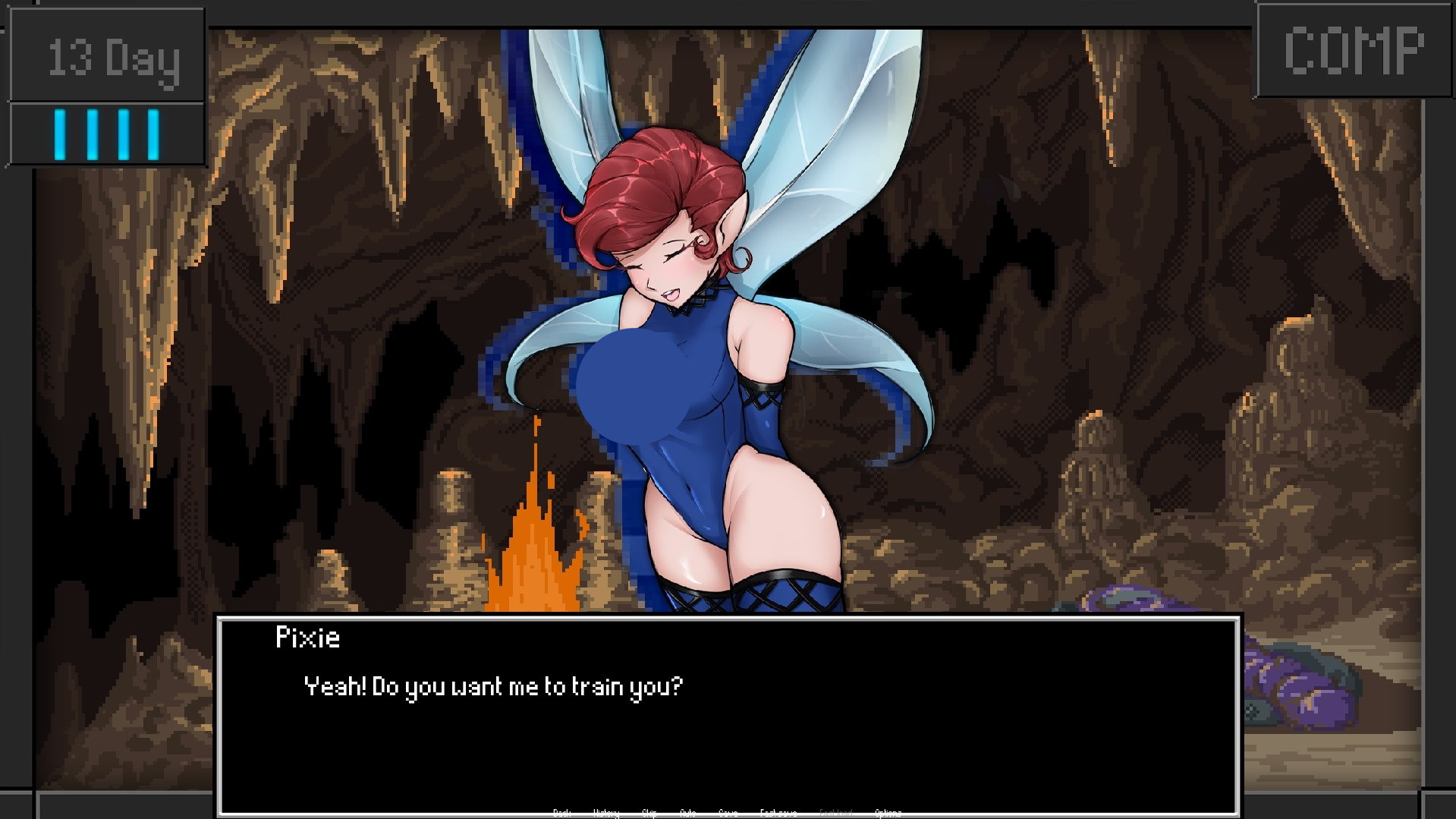
Task: Select "Fast save" in the quick menu
Action: pyautogui.click(x=779, y=812)
